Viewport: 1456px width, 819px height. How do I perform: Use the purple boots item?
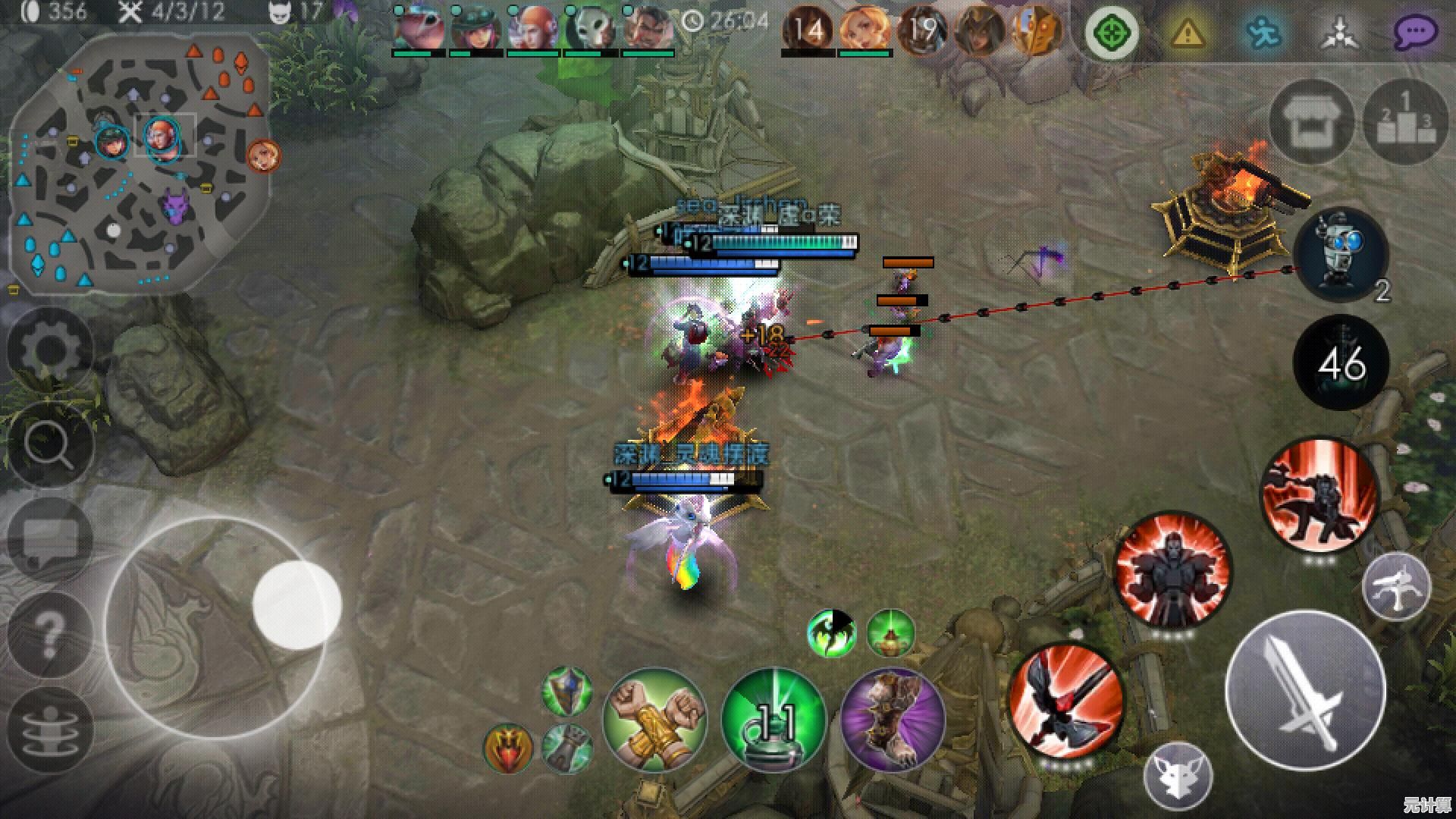coord(893,719)
